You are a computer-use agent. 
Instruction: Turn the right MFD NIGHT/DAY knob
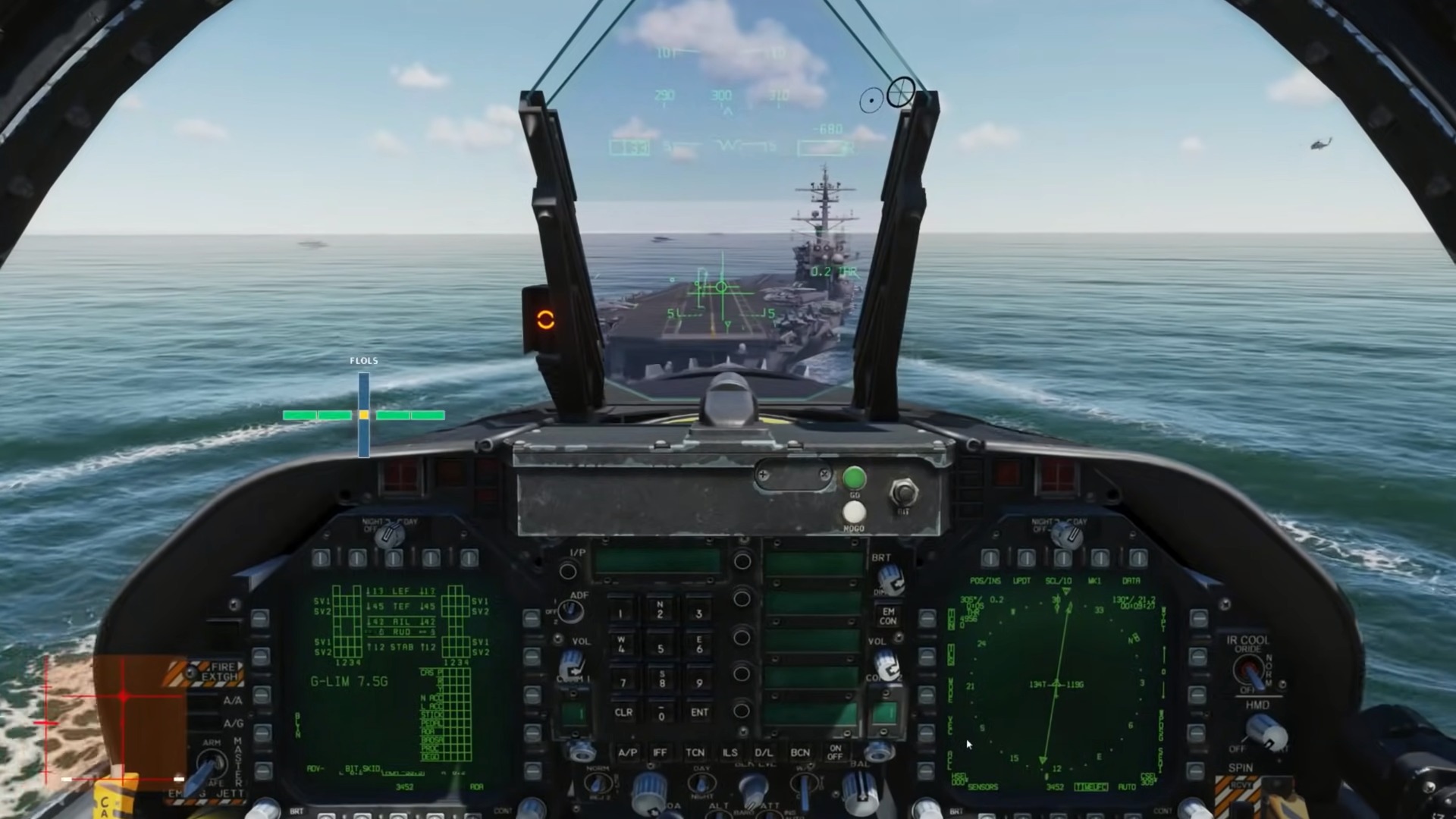[1066, 535]
